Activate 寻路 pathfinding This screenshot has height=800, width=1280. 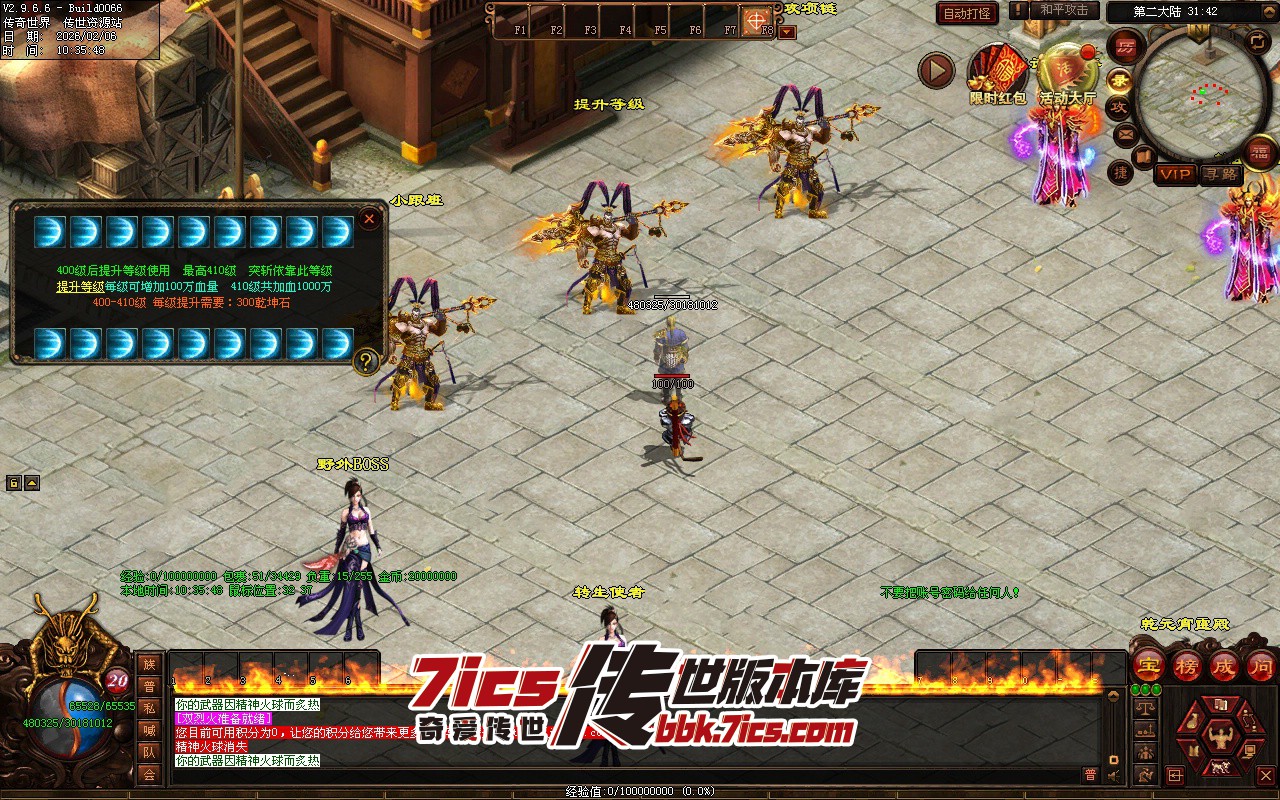click(1219, 174)
